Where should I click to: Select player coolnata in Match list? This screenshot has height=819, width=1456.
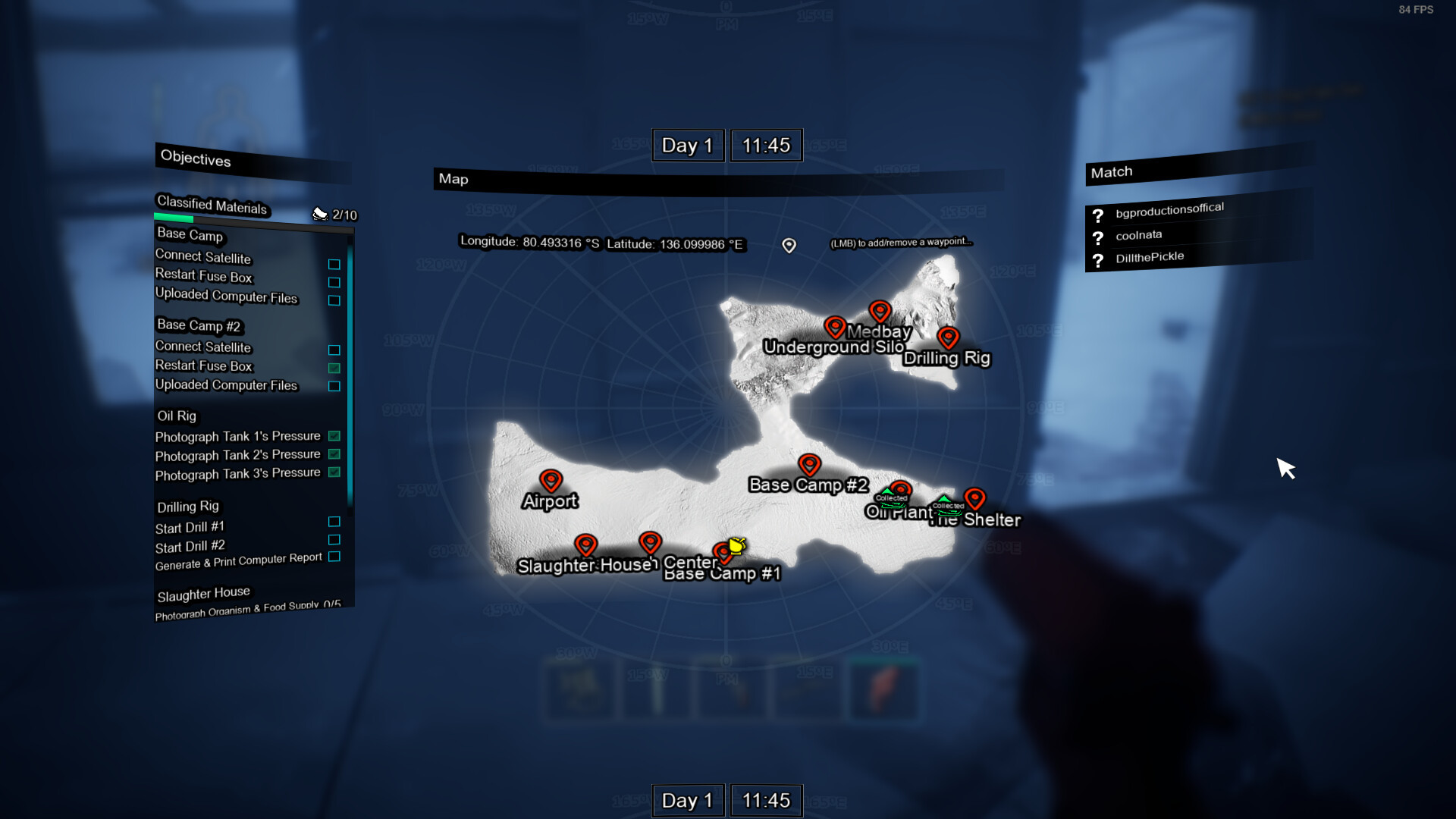1138,235
